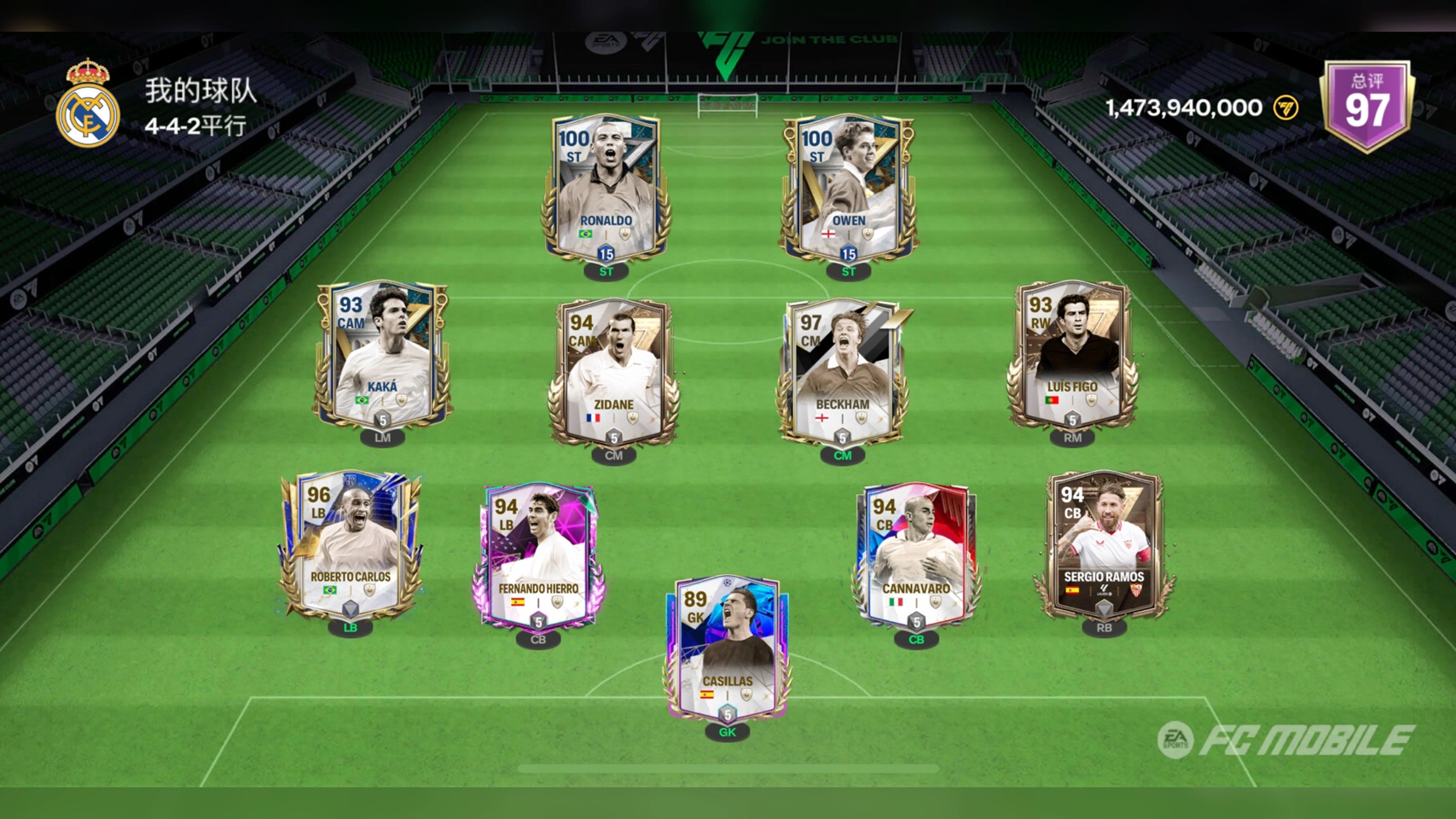Select goalkeeper Casillas card
This screenshot has height=819, width=1456.
click(727, 648)
